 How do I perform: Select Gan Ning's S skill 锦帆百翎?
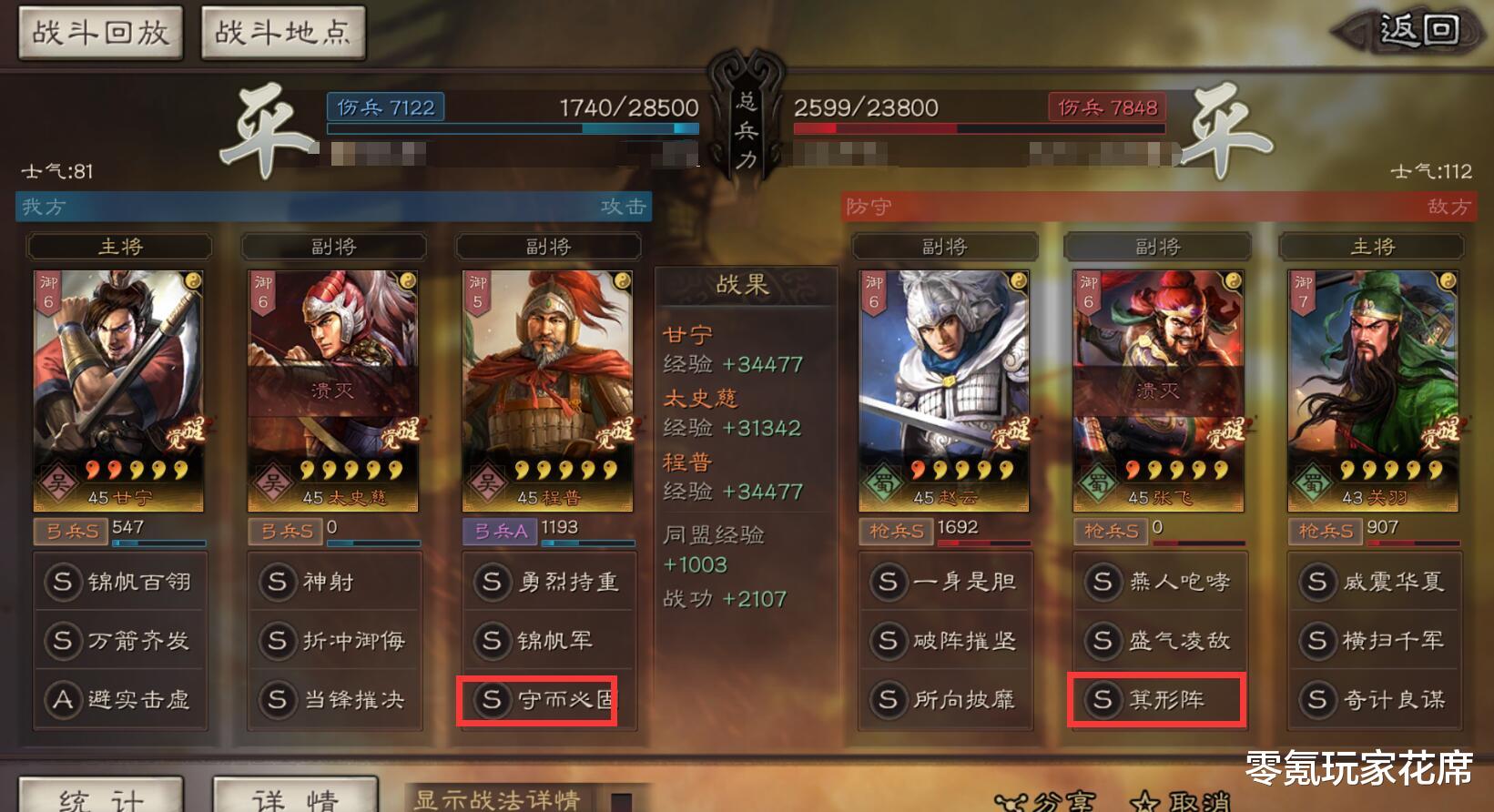pos(118,582)
